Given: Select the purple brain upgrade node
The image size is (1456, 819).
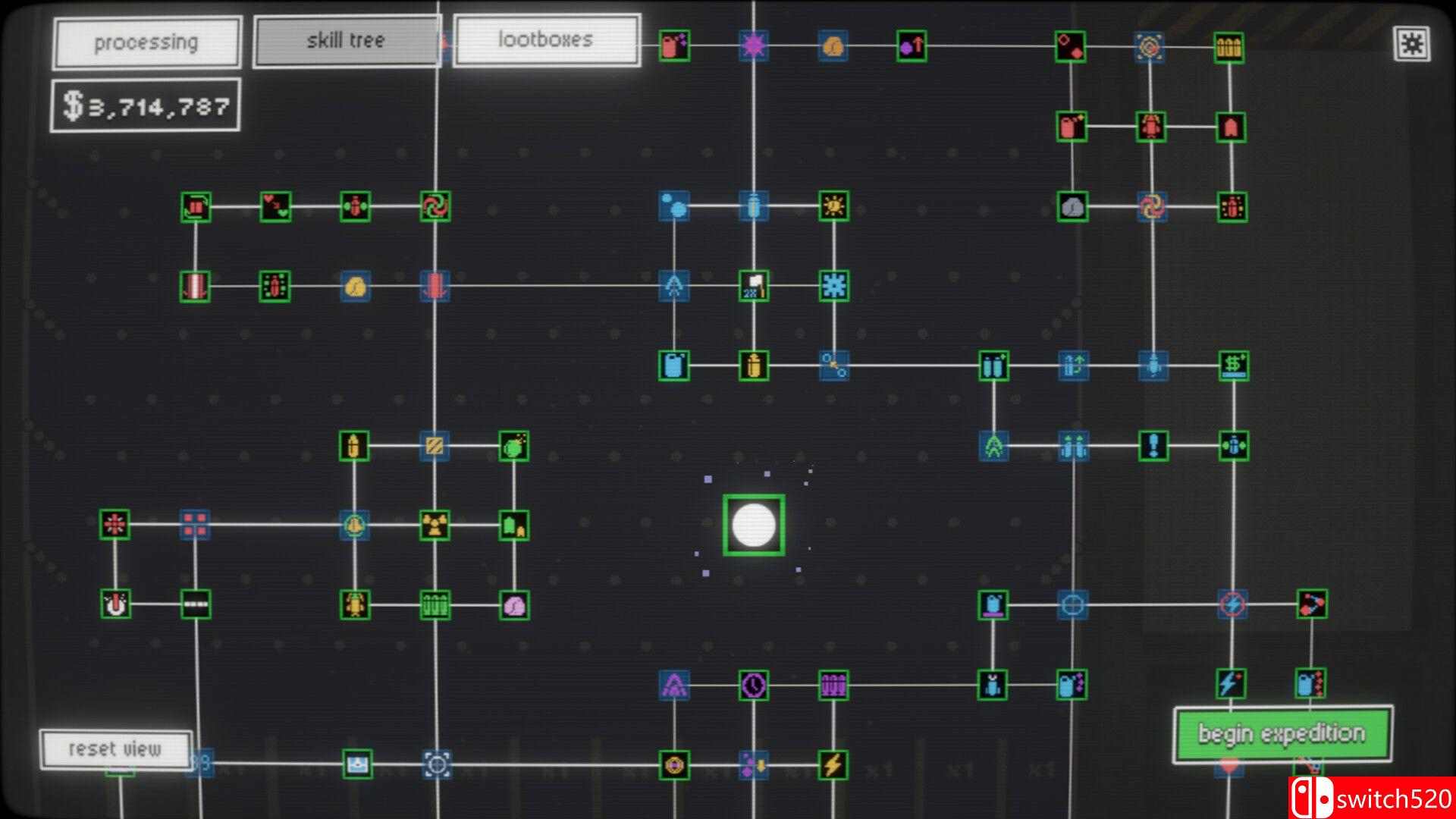Looking at the screenshot, I should click(x=515, y=607).
